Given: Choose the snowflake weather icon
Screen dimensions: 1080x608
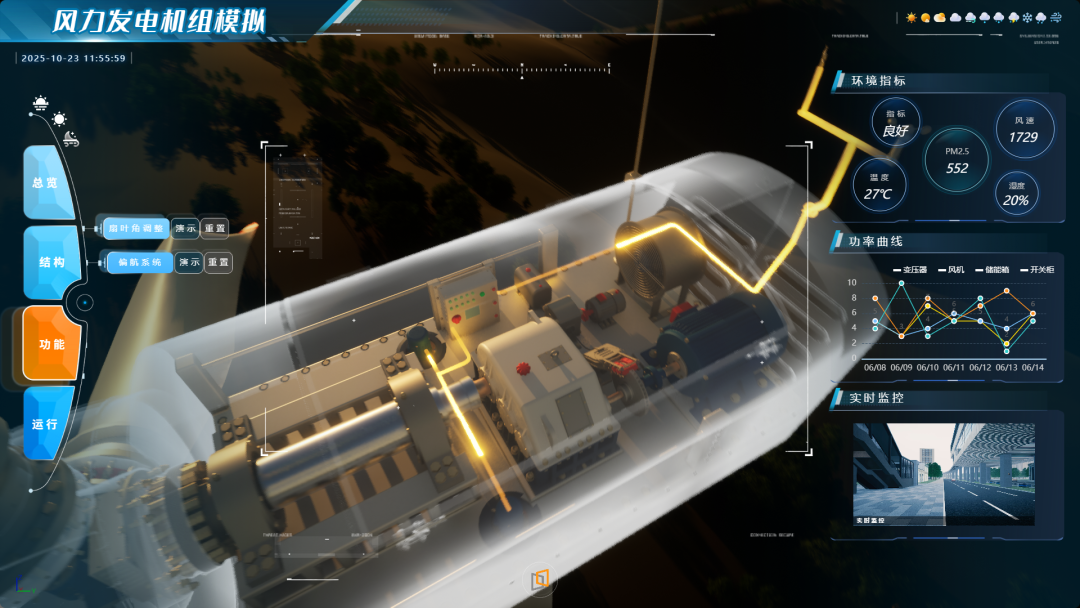Looking at the screenshot, I should 1026,18.
